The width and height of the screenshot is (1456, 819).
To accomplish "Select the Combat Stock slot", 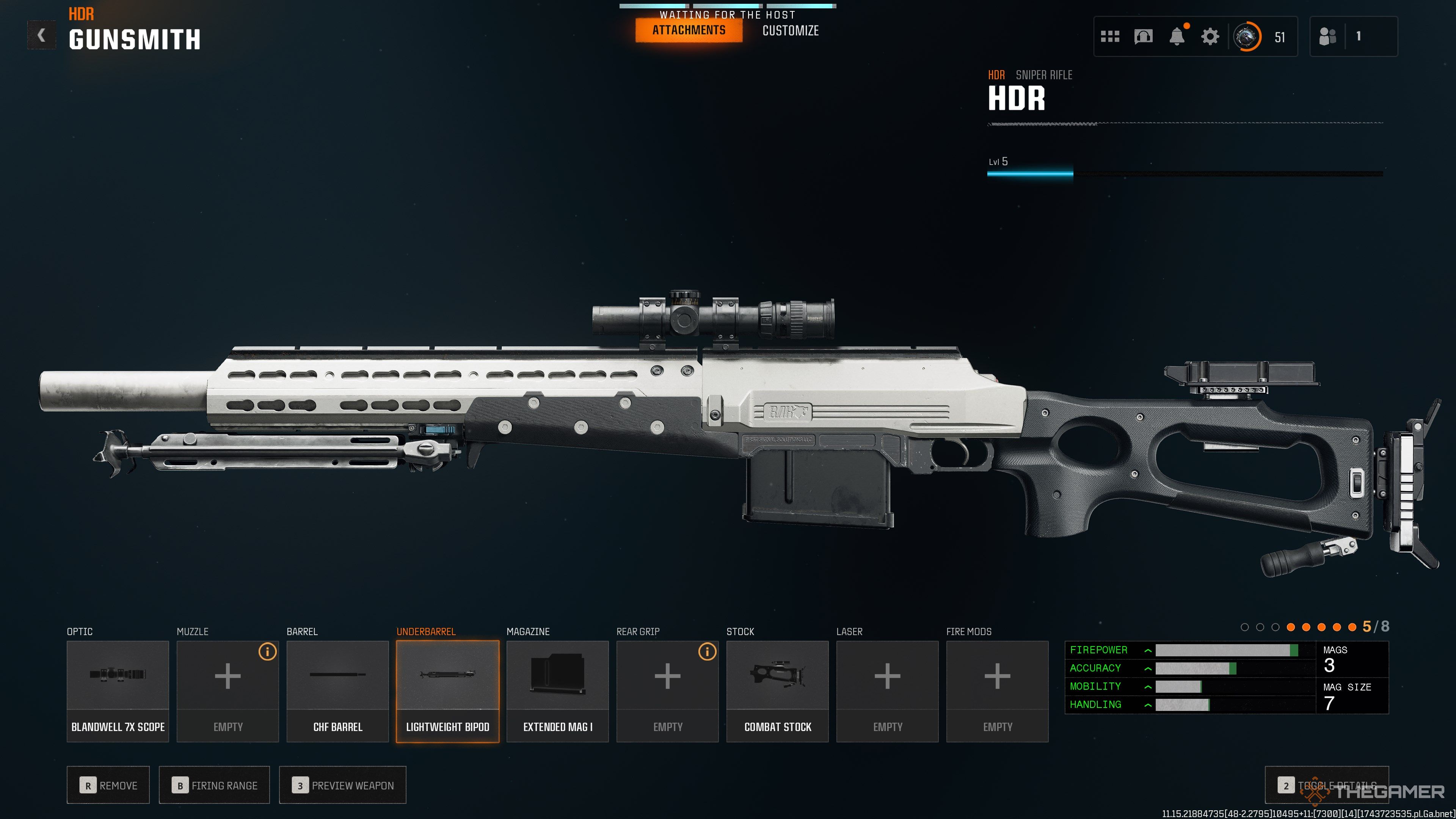I will tap(777, 691).
